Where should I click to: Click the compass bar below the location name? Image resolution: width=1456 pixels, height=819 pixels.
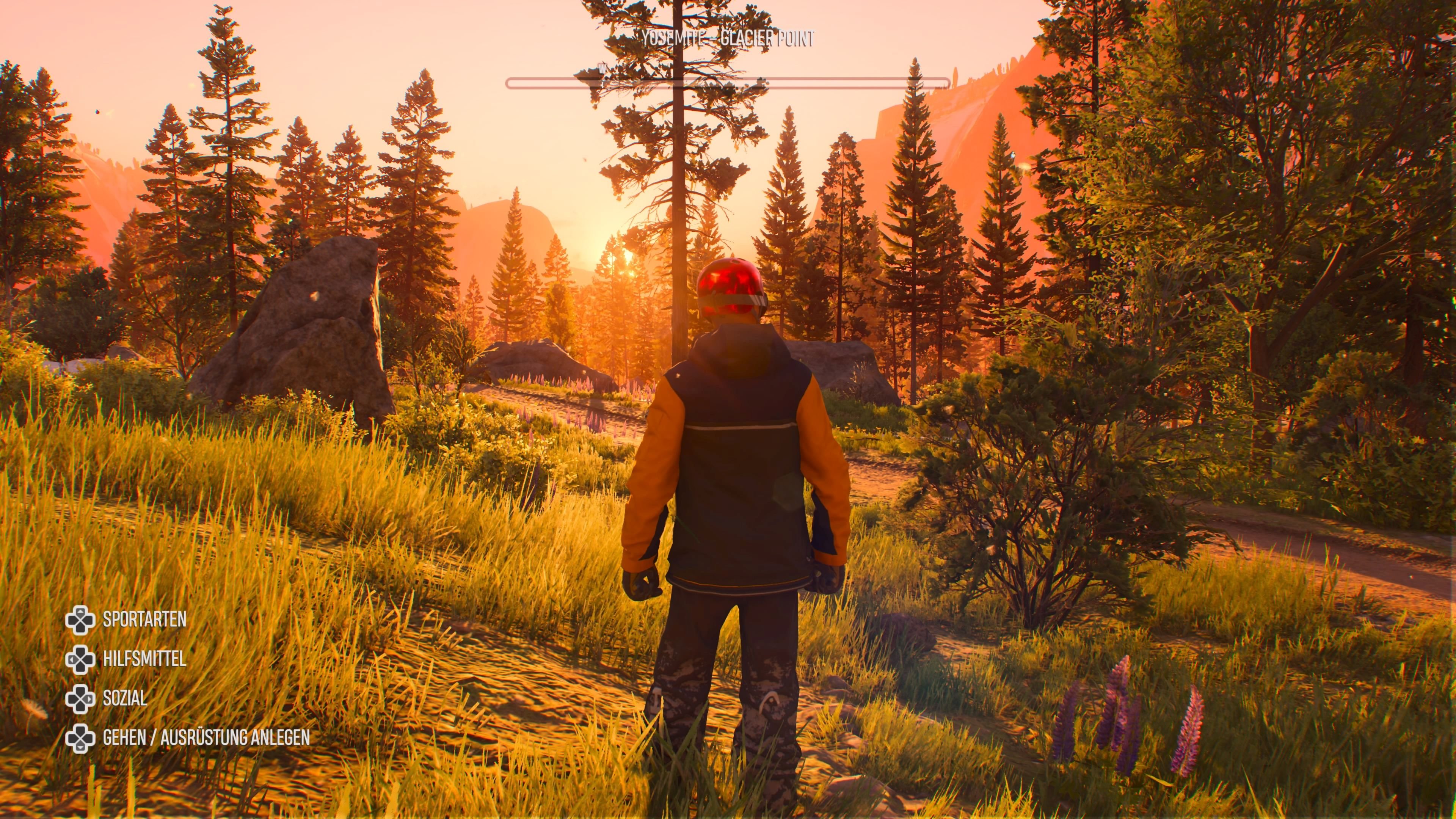tap(728, 84)
